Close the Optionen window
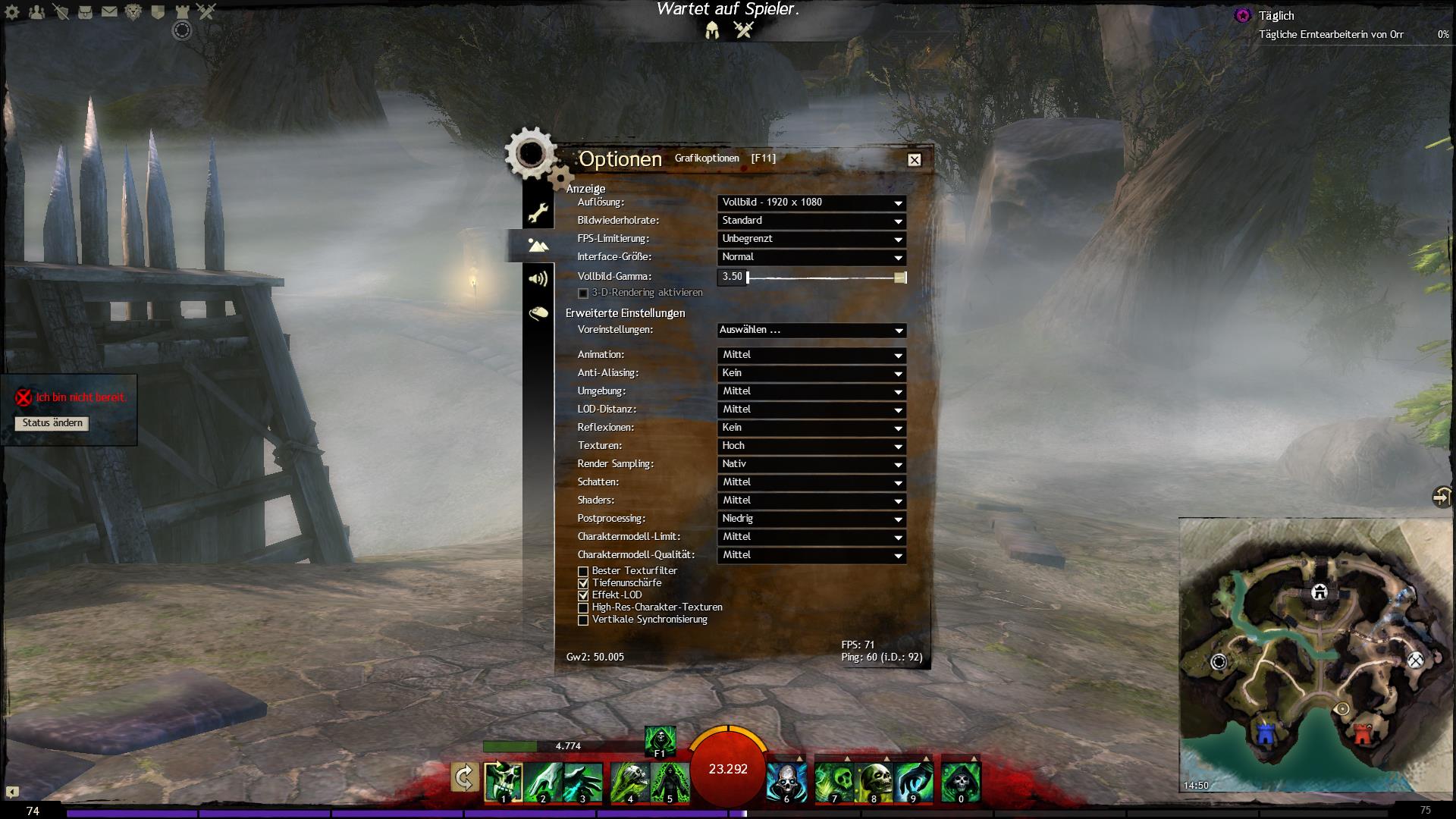1456x819 pixels. pos(915,160)
